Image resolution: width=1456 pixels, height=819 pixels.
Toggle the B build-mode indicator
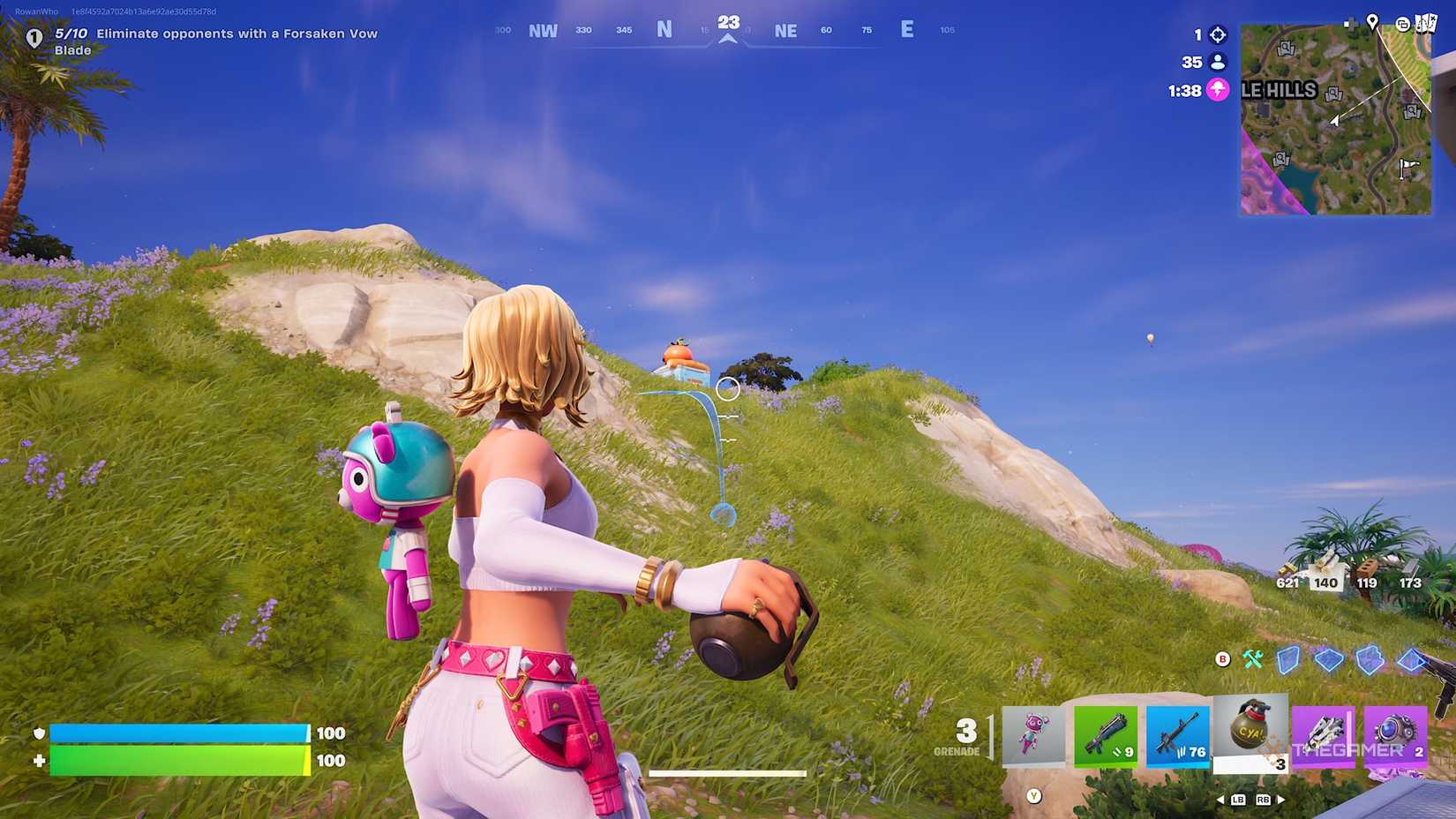click(1221, 658)
